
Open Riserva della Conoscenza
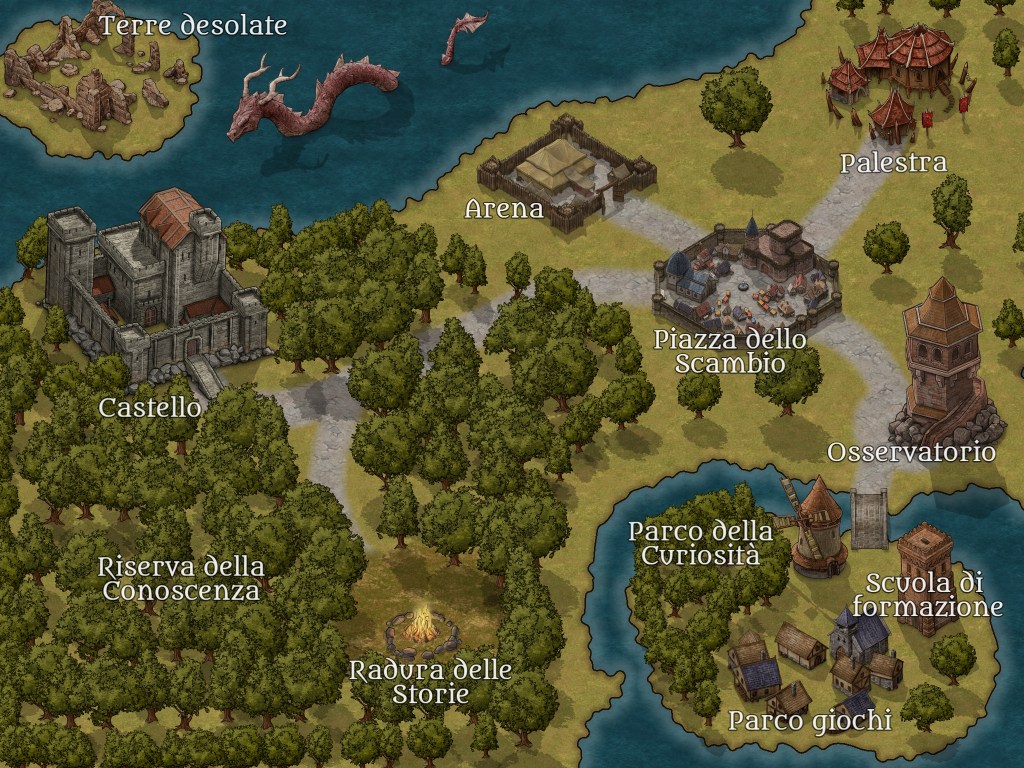coord(182,579)
